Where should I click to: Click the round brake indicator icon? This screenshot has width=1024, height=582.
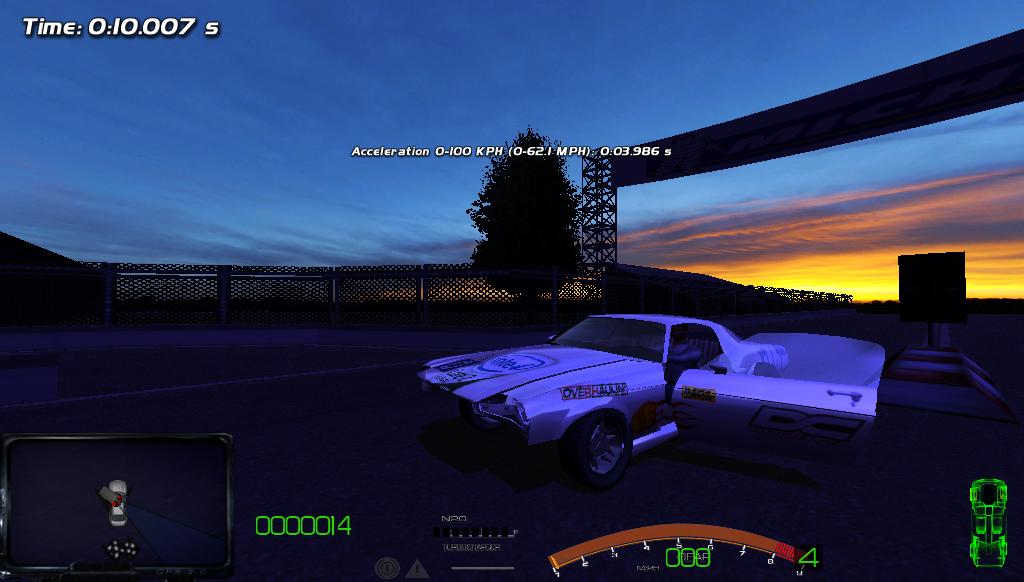click(387, 568)
